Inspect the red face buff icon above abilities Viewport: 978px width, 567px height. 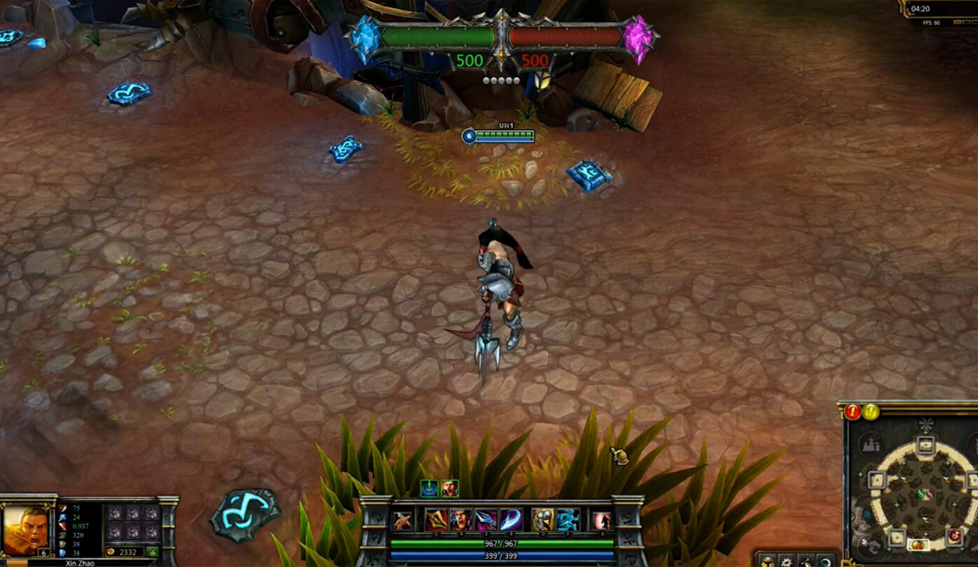450,489
